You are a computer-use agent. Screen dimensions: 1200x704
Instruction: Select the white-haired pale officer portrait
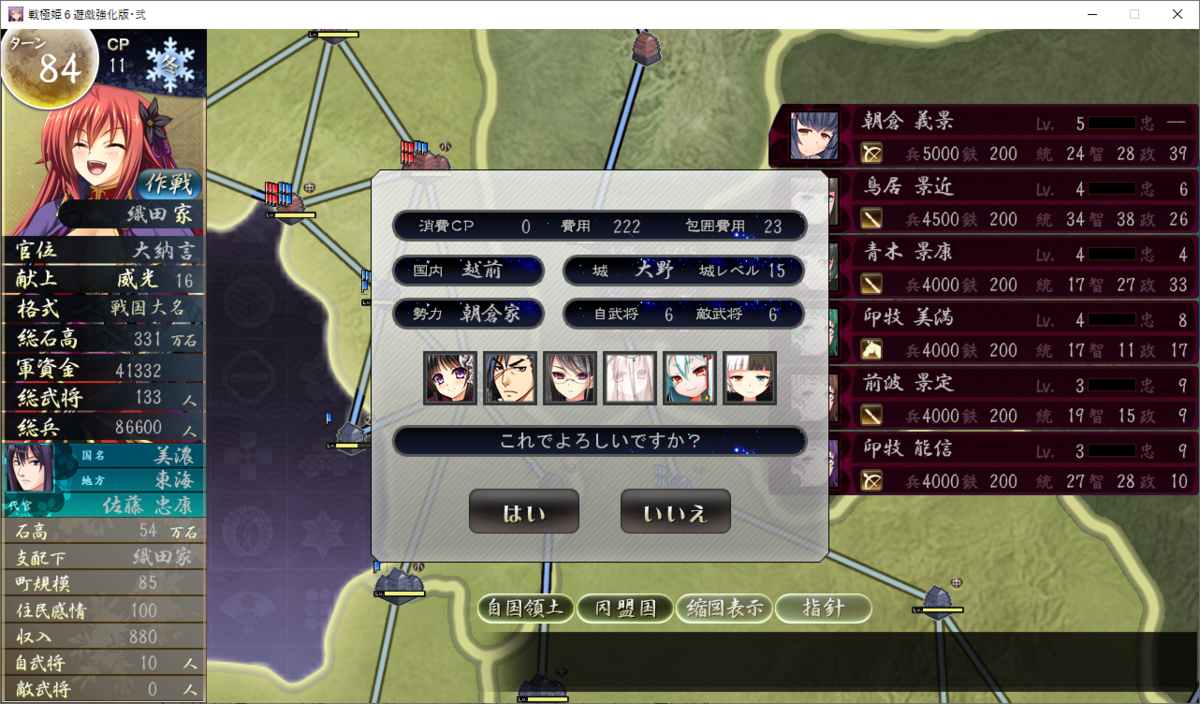pos(630,378)
